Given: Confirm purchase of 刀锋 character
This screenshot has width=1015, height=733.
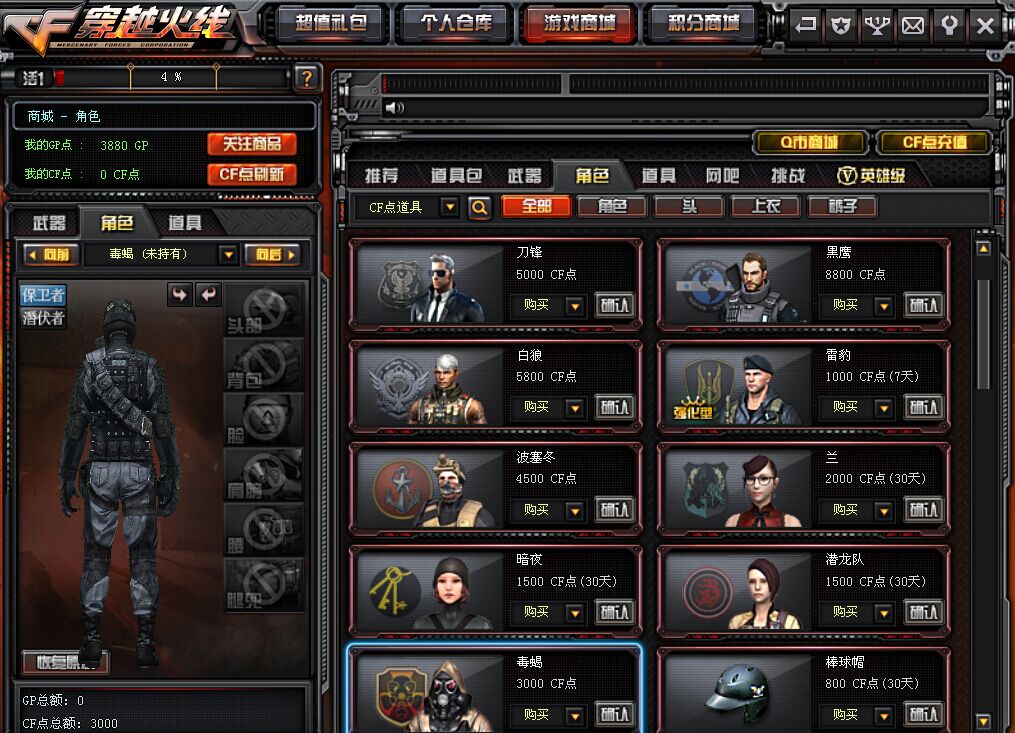Looking at the screenshot, I should tap(615, 305).
